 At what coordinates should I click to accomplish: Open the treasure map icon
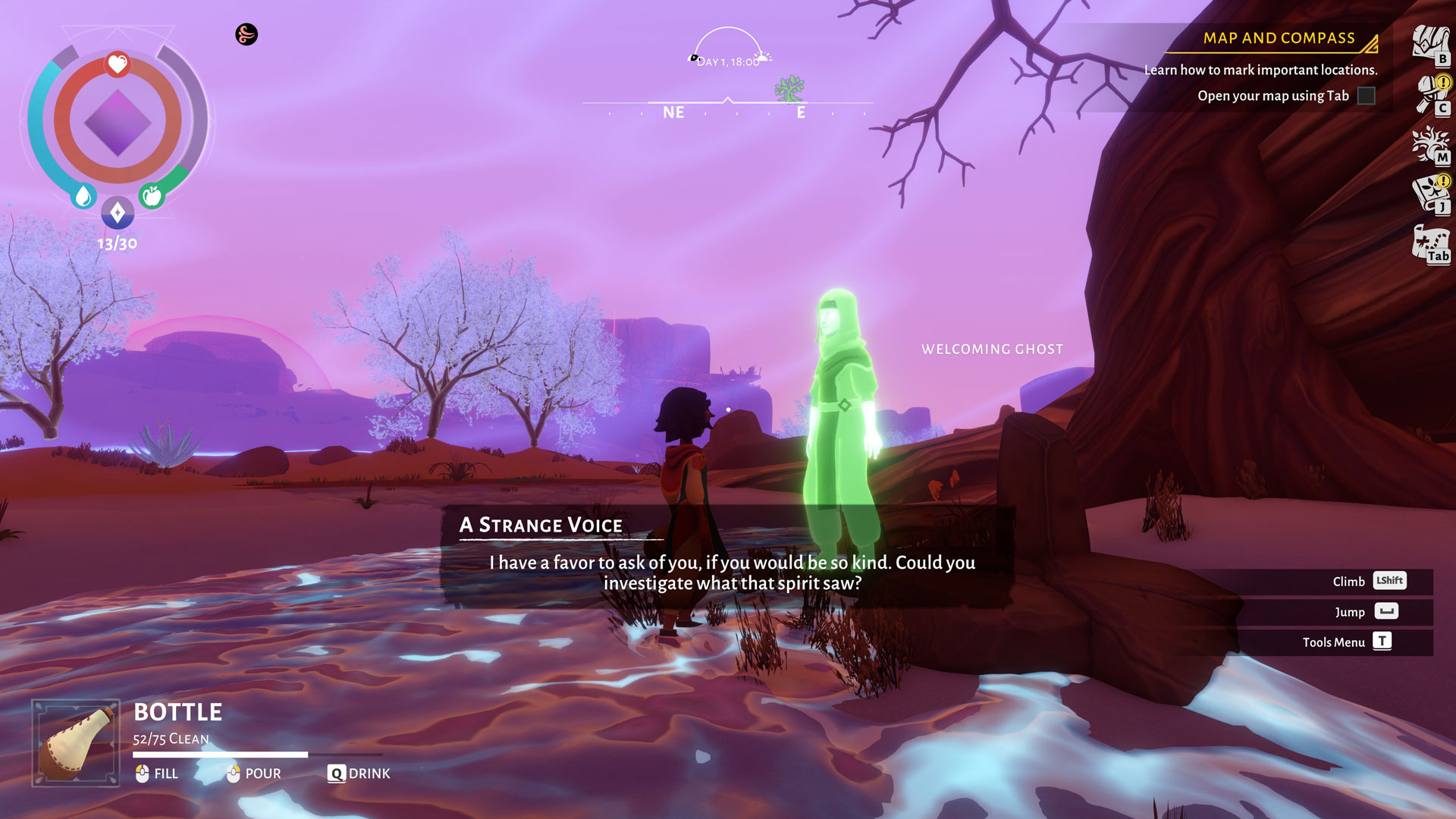[x=1429, y=243]
